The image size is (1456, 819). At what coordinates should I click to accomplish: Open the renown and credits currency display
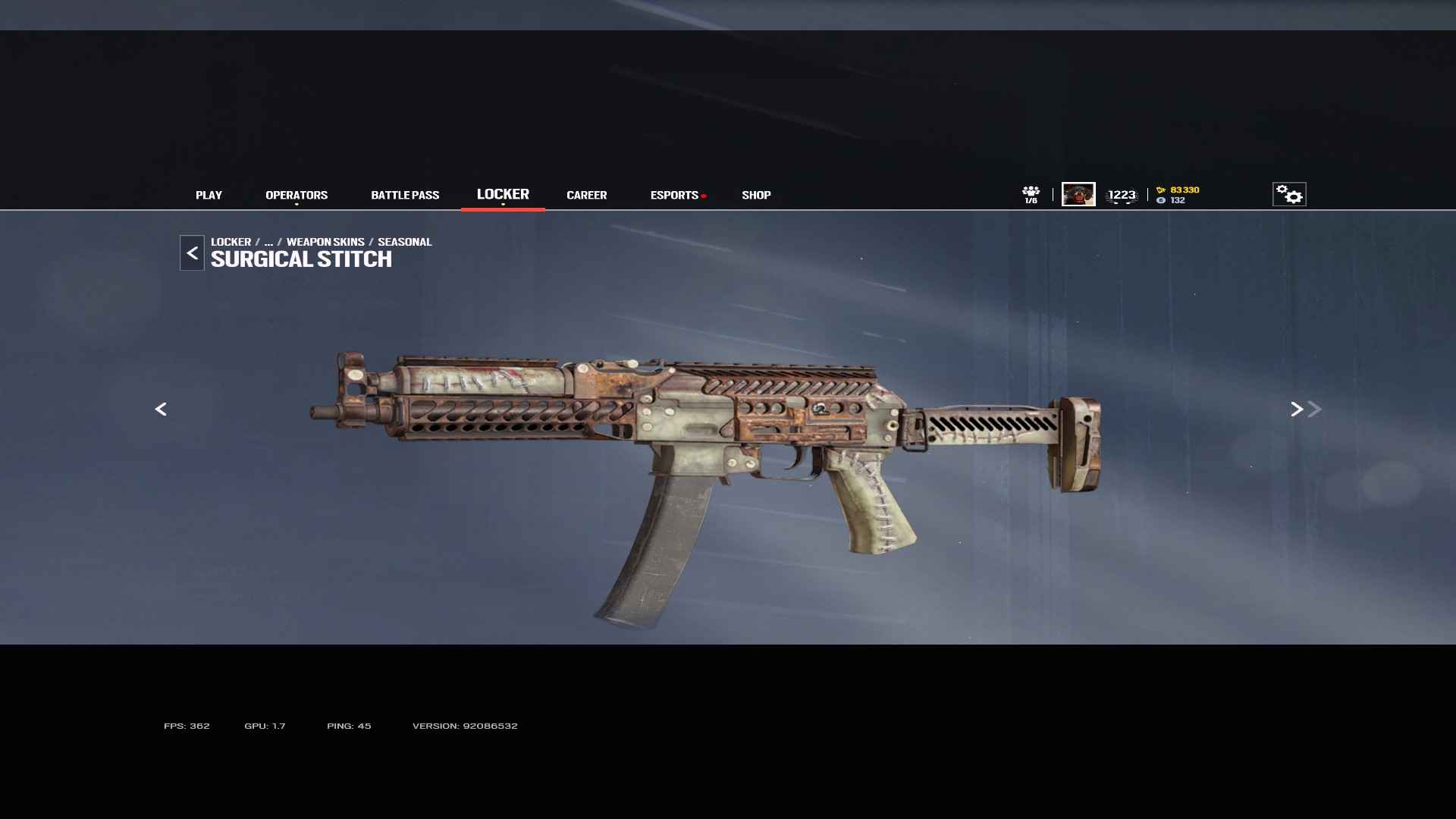[x=1178, y=195]
